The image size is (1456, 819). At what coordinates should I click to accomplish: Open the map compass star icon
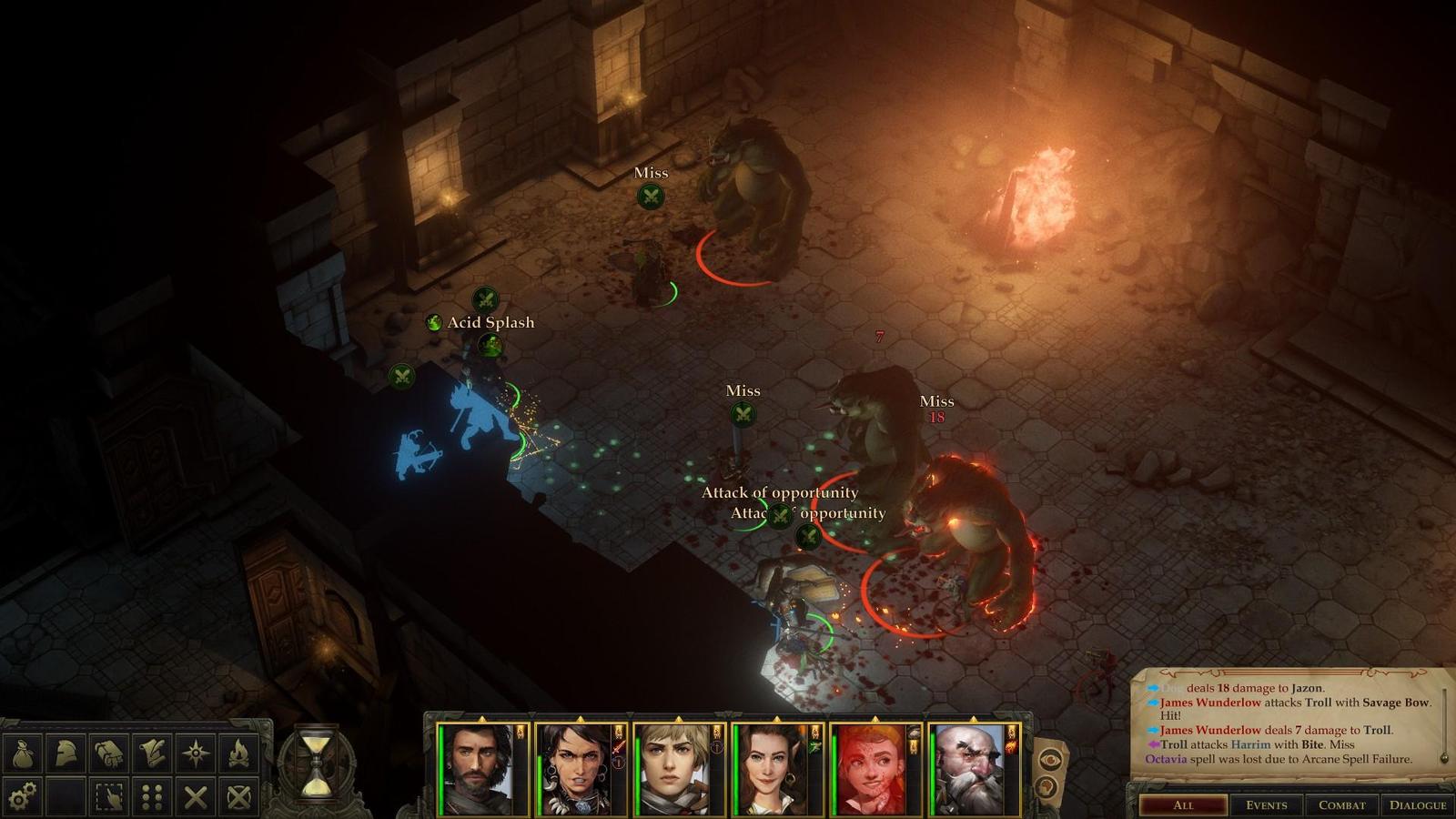point(196,753)
